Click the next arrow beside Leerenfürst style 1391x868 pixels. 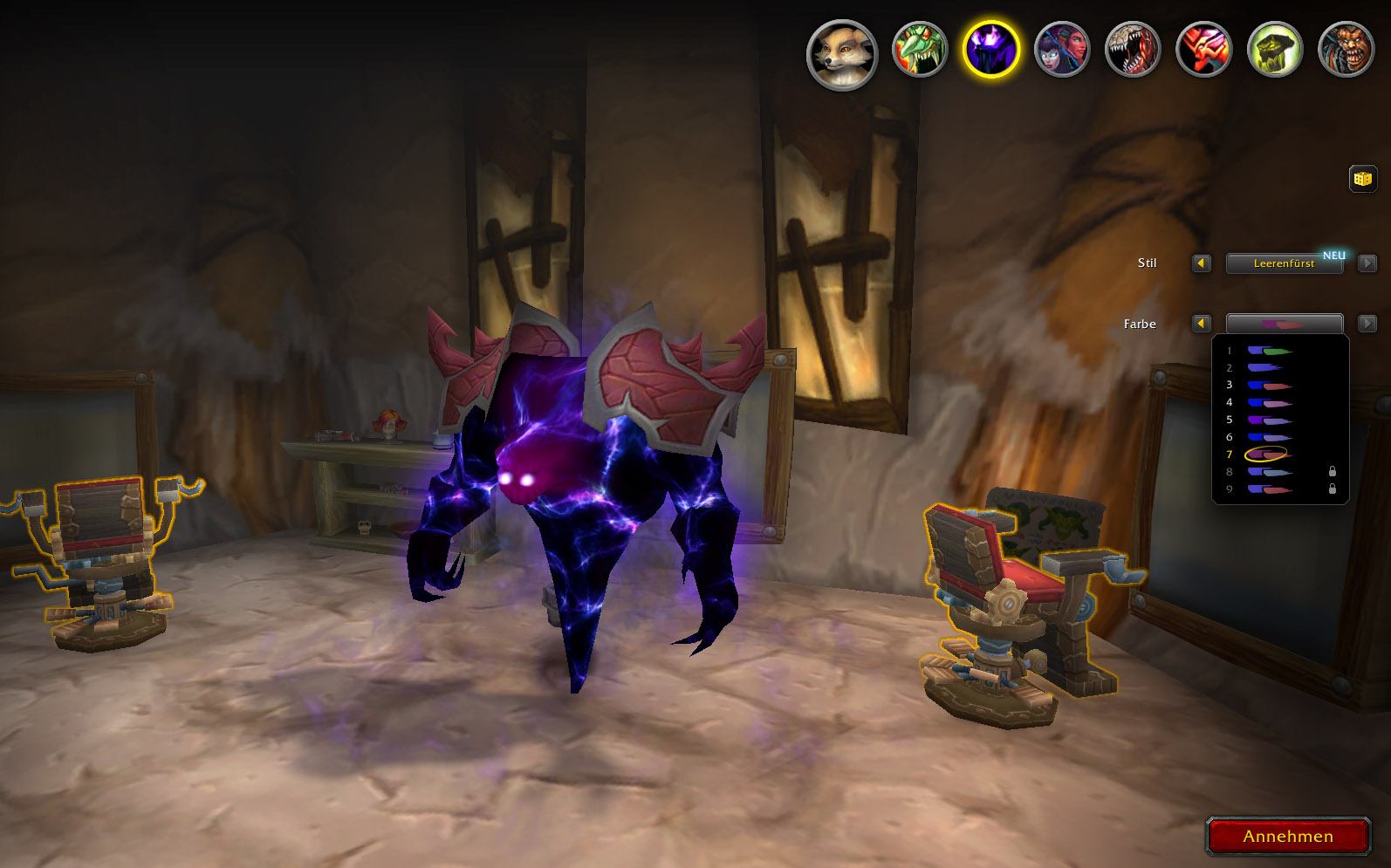(1367, 263)
